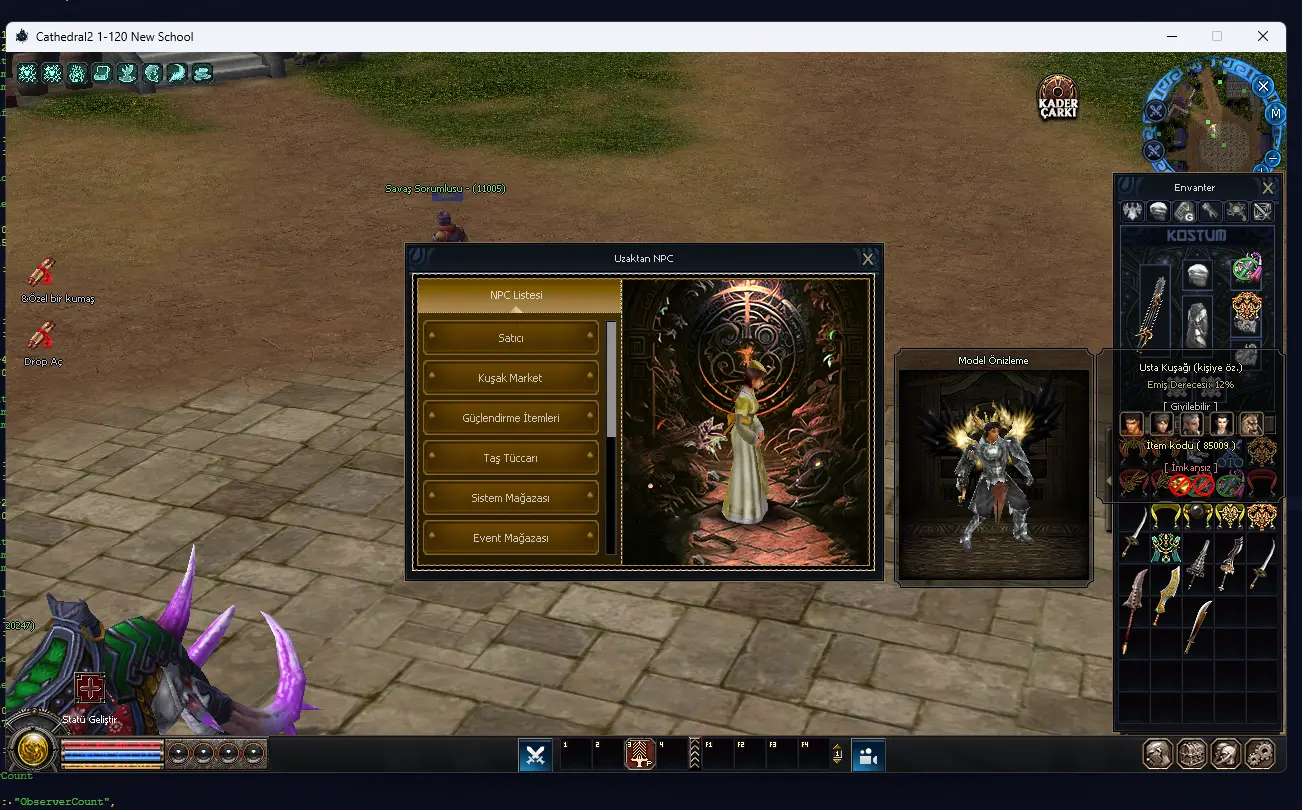Close the minimap with its X button
The width and height of the screenshot is (1302, 810).
click(x=1263, y=86)
